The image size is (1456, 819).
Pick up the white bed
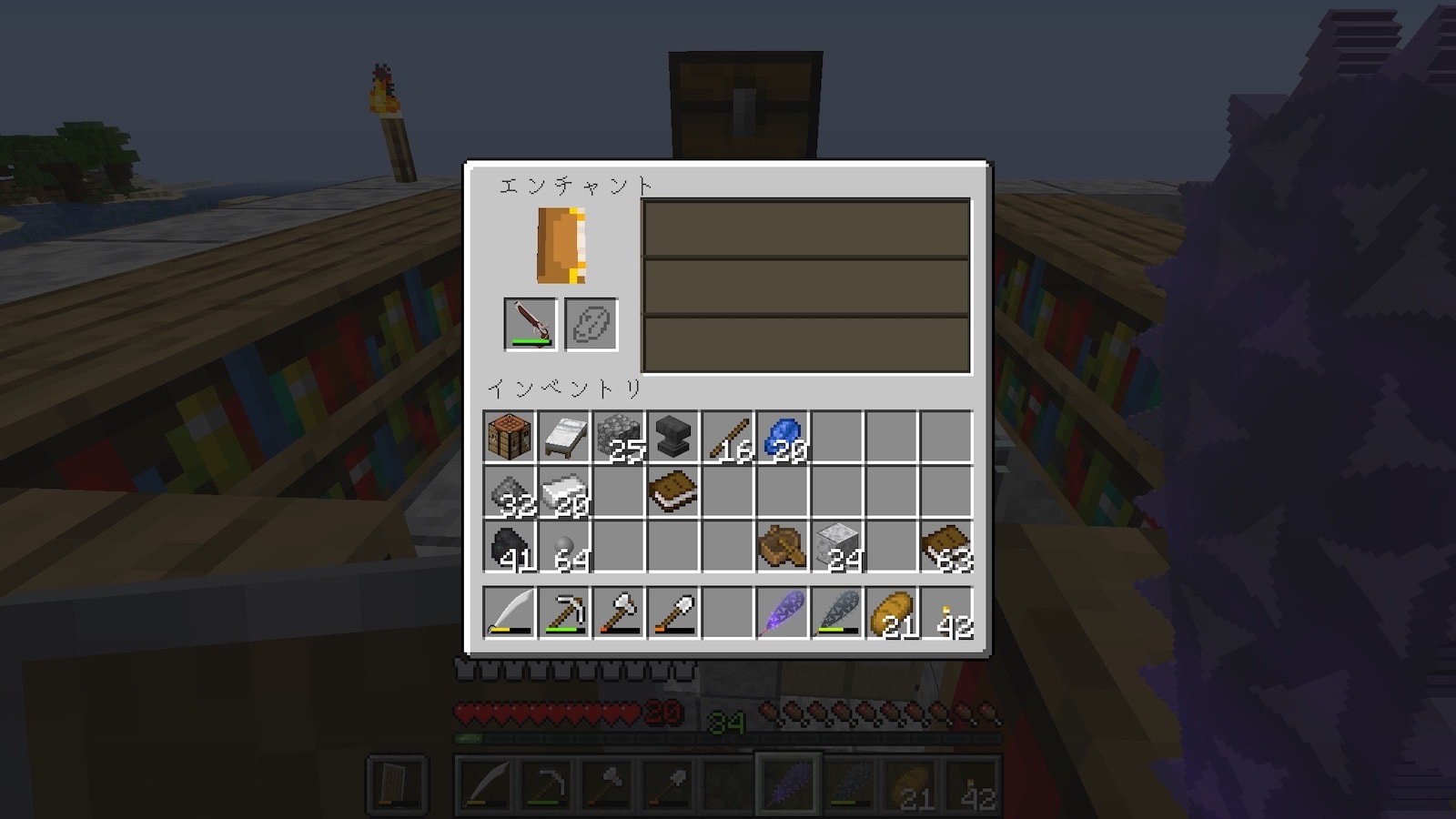564,438
